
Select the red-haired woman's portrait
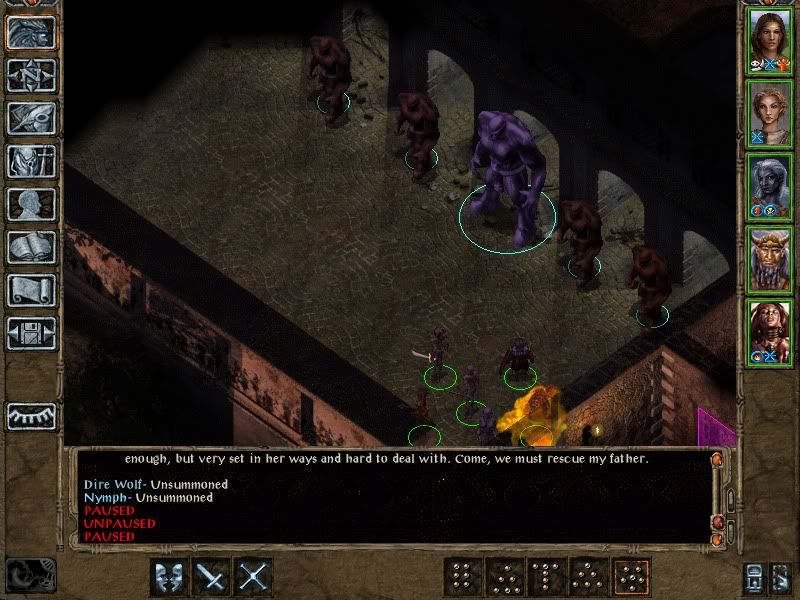(x=770, y=332)
